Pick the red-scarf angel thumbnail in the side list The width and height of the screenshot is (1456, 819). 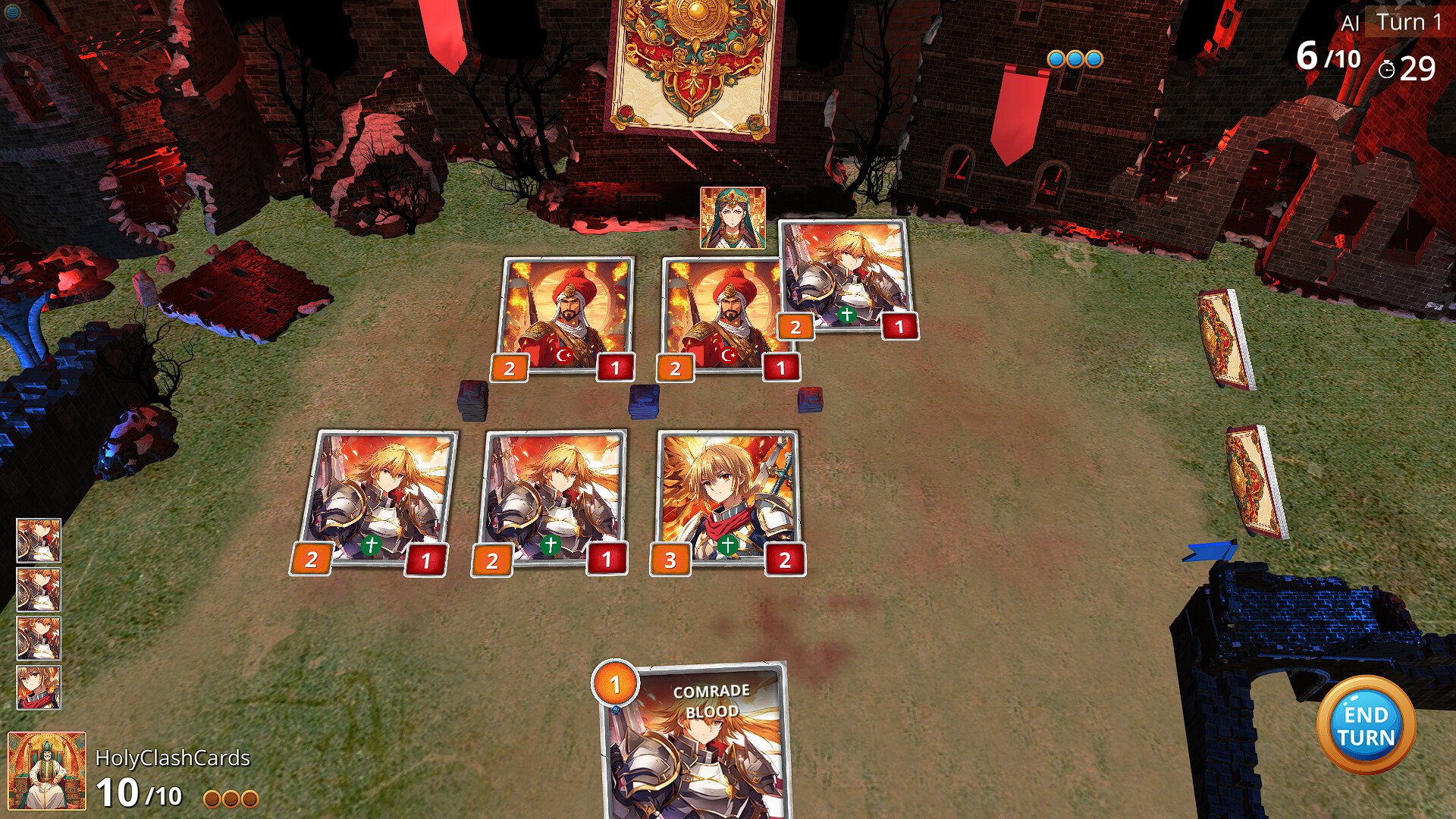click(x=39, y=687)
